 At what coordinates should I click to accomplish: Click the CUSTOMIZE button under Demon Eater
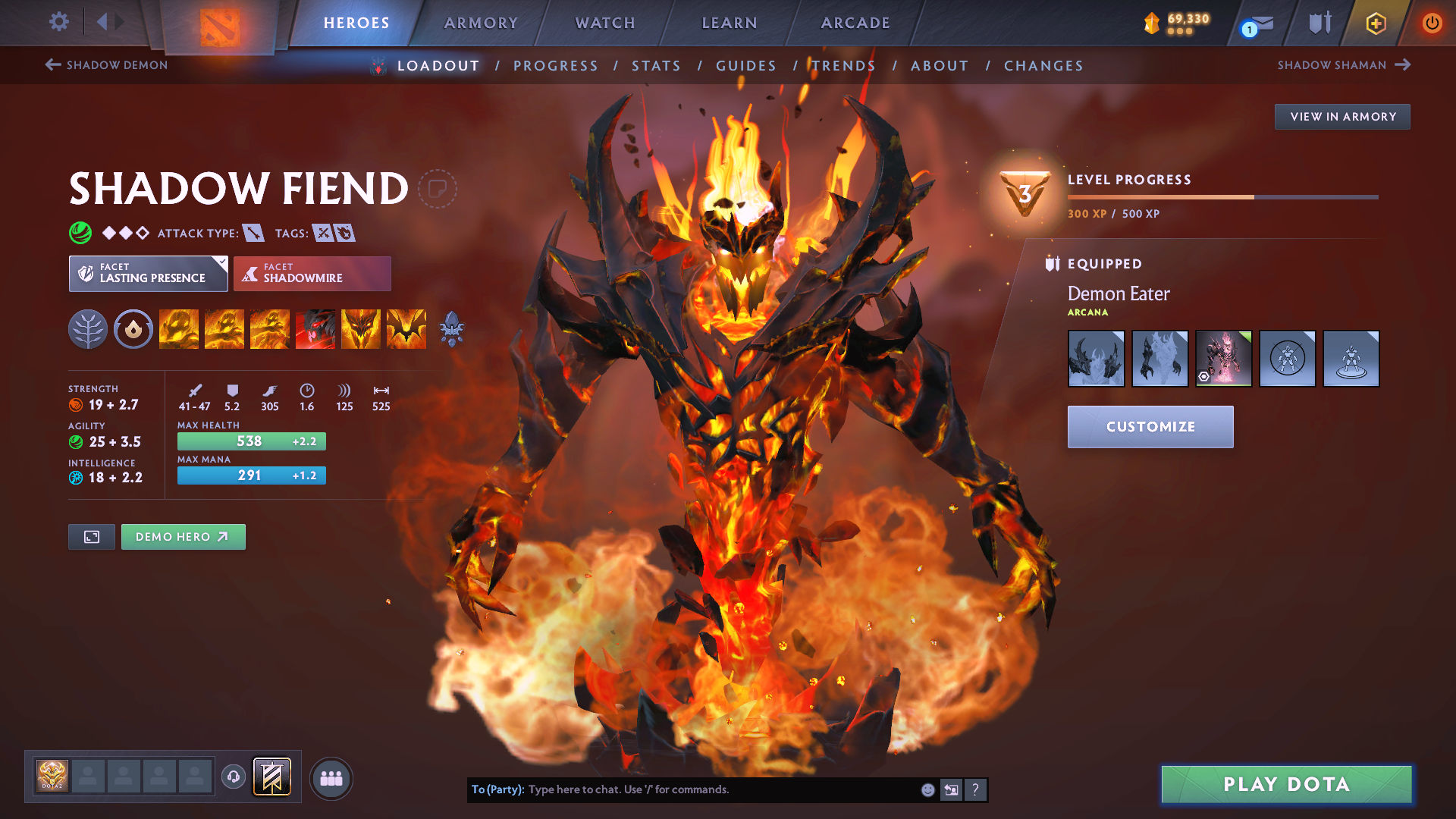click(x=1150, y=426)
